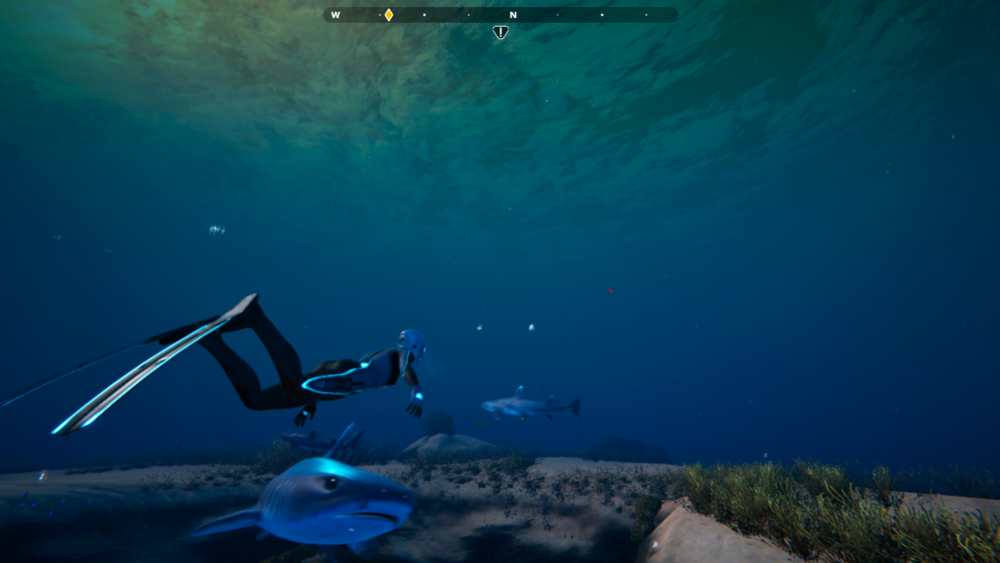Select the exclamation mark objective marker
The width and height of the screenshot is (1000, 563).
pyautogui.click(x=501, y=32)
